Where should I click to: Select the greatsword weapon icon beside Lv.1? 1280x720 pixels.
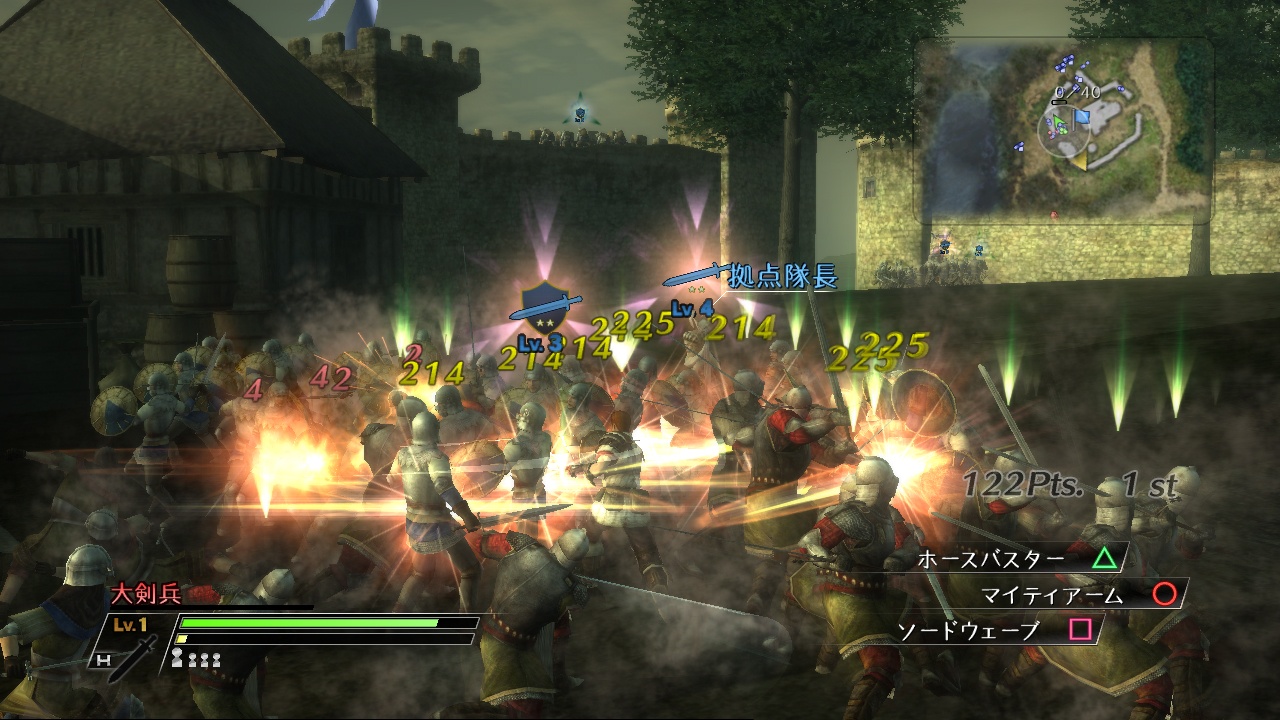pos(135,656)
